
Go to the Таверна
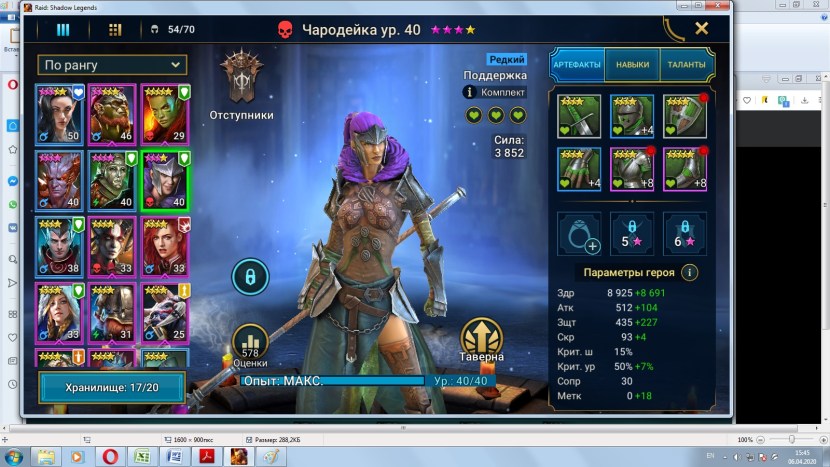coord(483,340)
